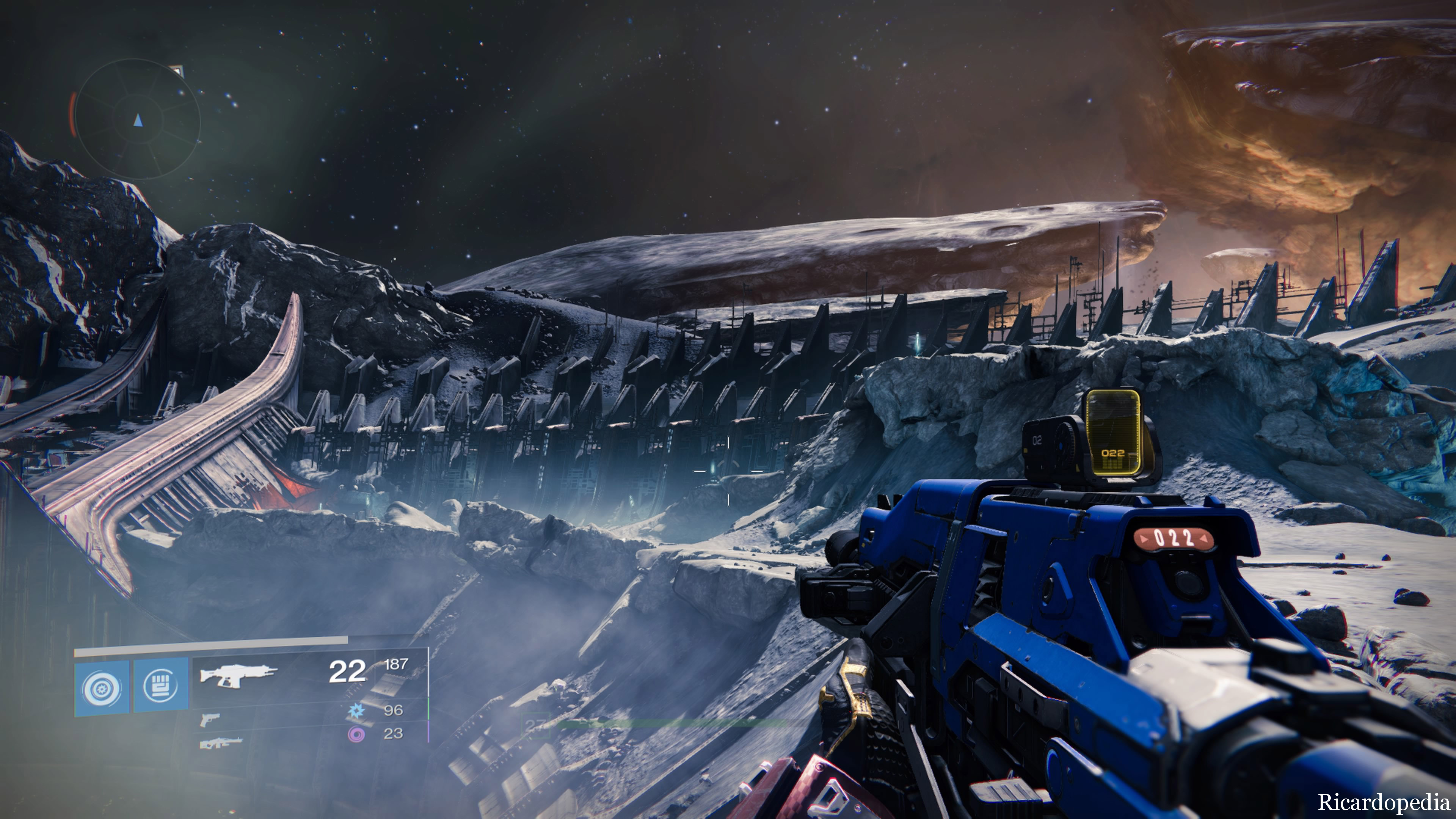Activate the grenade ability icon
The width and height of the screenshot is (1456, 819).
pyautogui.click(x=102, y=687)
